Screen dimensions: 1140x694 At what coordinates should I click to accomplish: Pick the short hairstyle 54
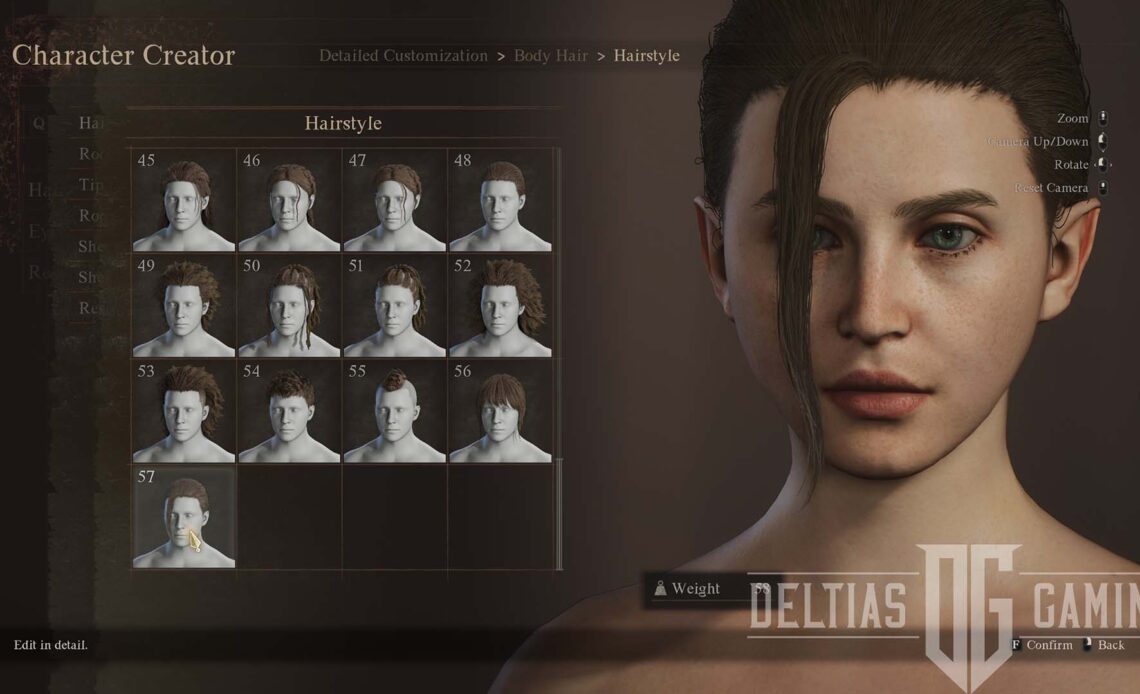click(289, 411)
